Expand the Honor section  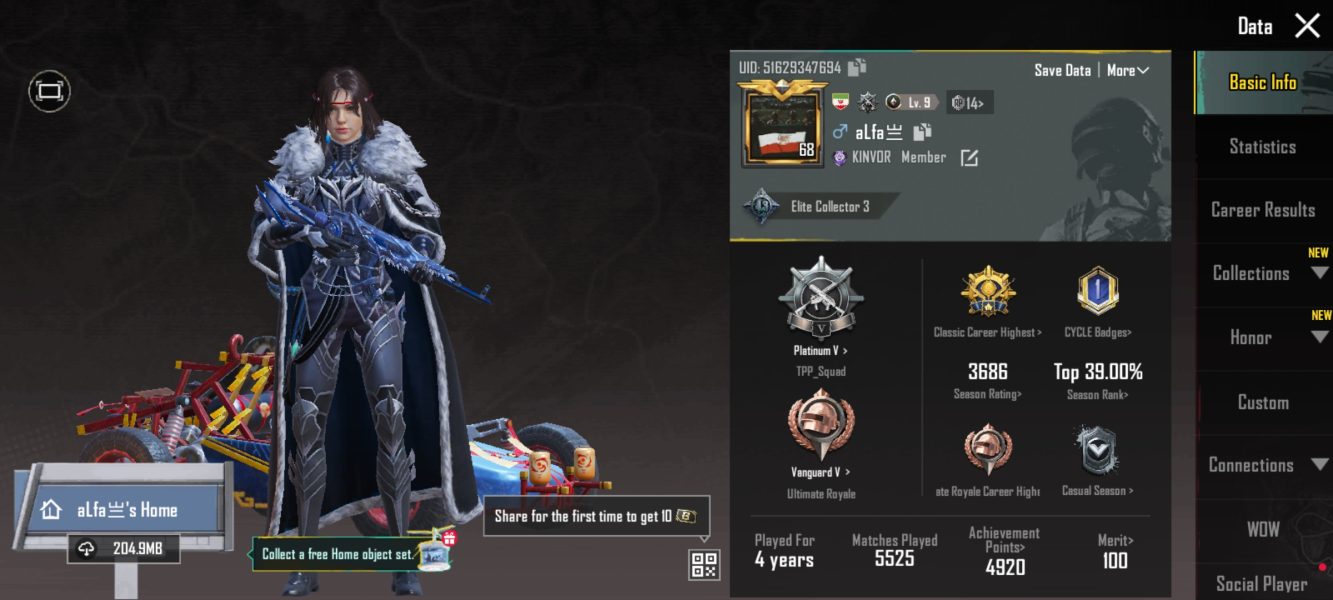(x=1262, y=338)
